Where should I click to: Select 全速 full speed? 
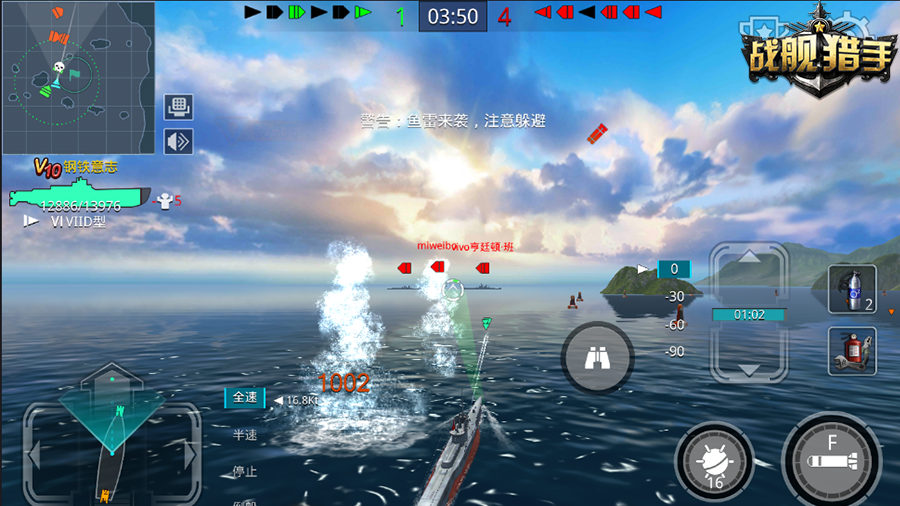245,398
